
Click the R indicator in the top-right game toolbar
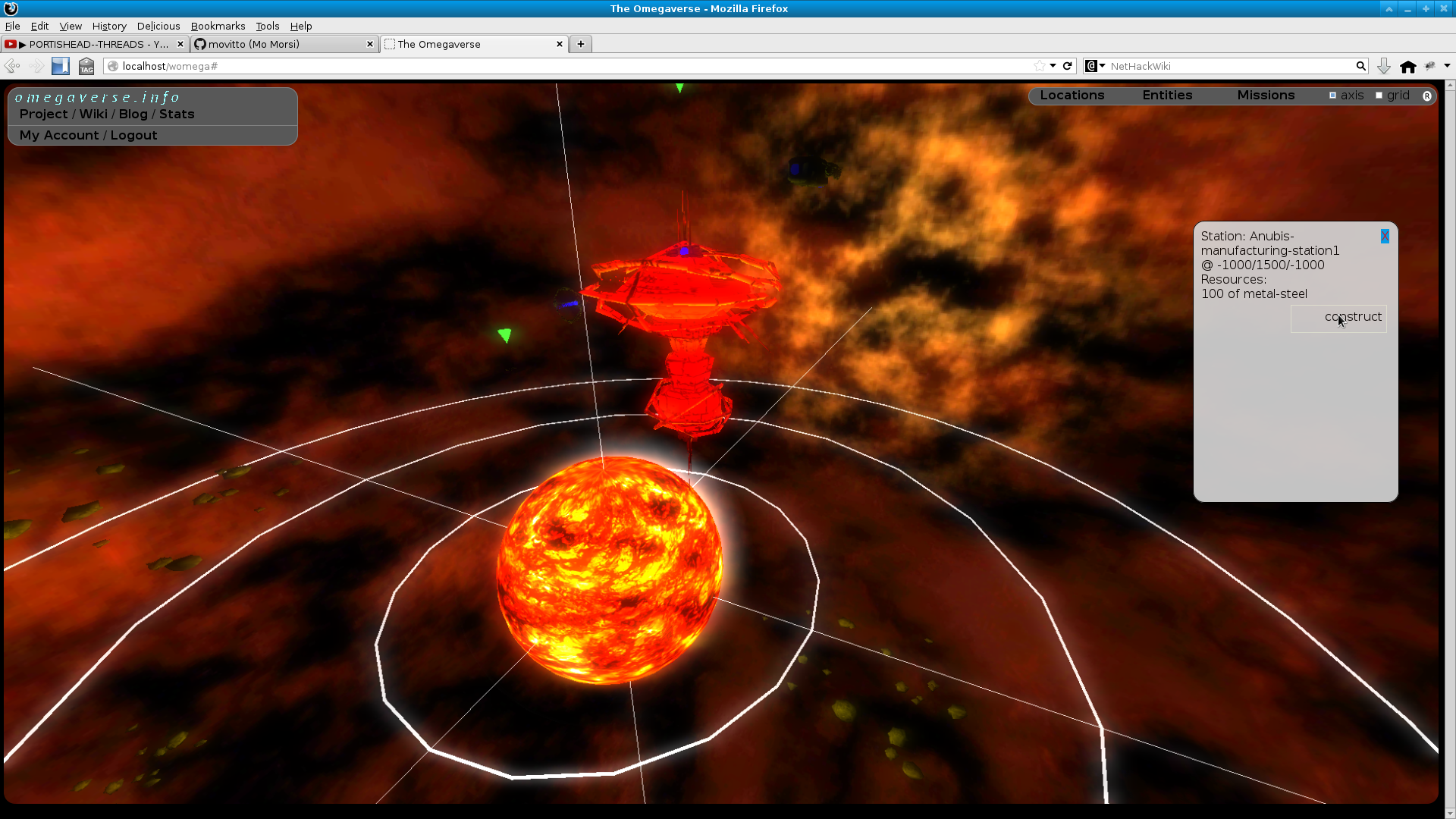[x=1428, y=96]
